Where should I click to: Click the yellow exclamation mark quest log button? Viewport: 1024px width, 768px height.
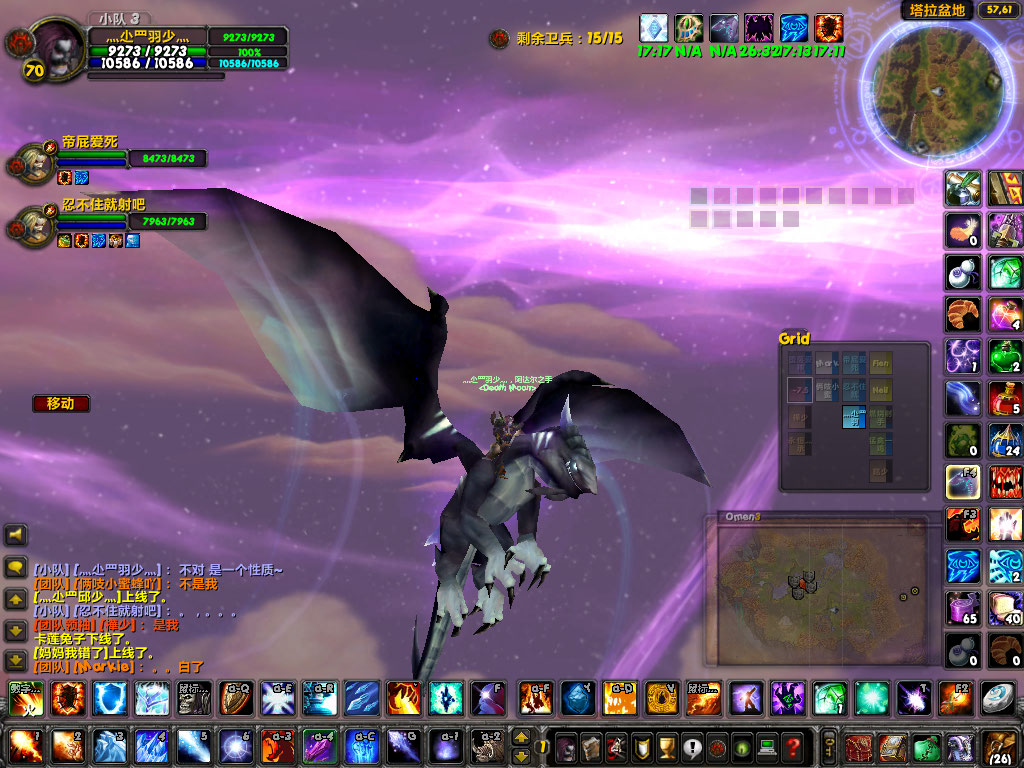click(x=692, y=747)
